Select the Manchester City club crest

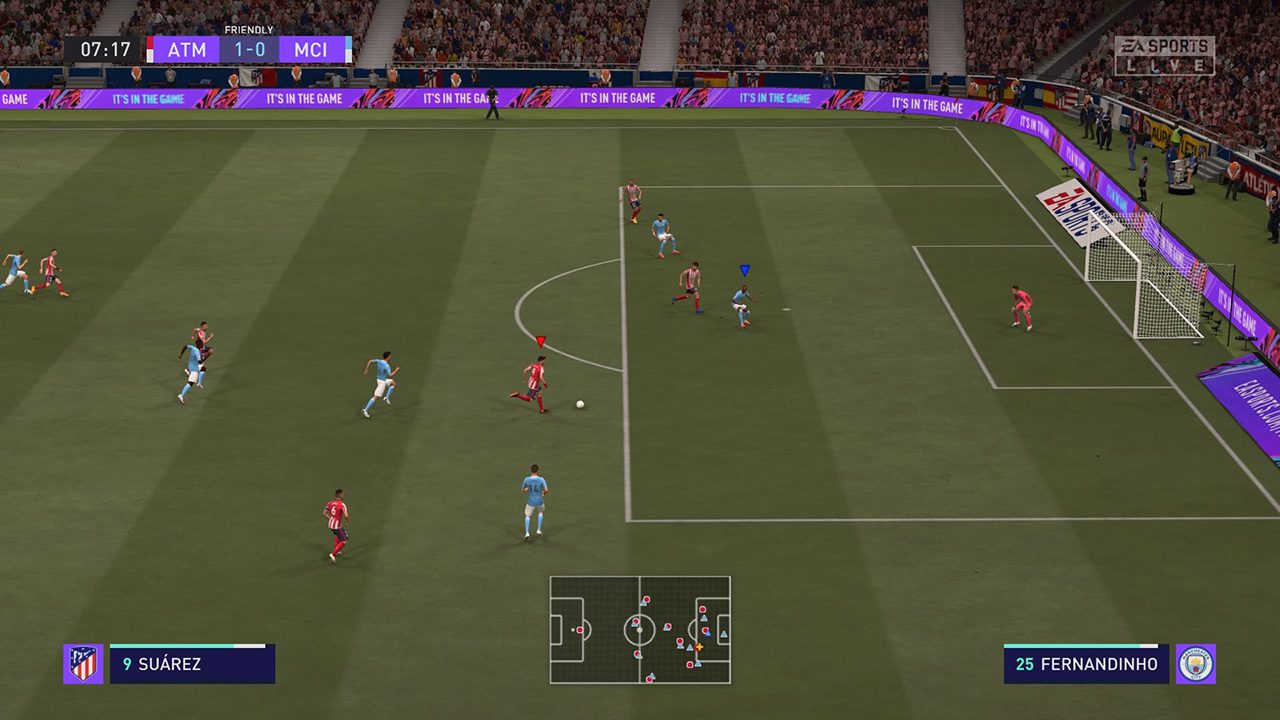[x=1195, y=664]
